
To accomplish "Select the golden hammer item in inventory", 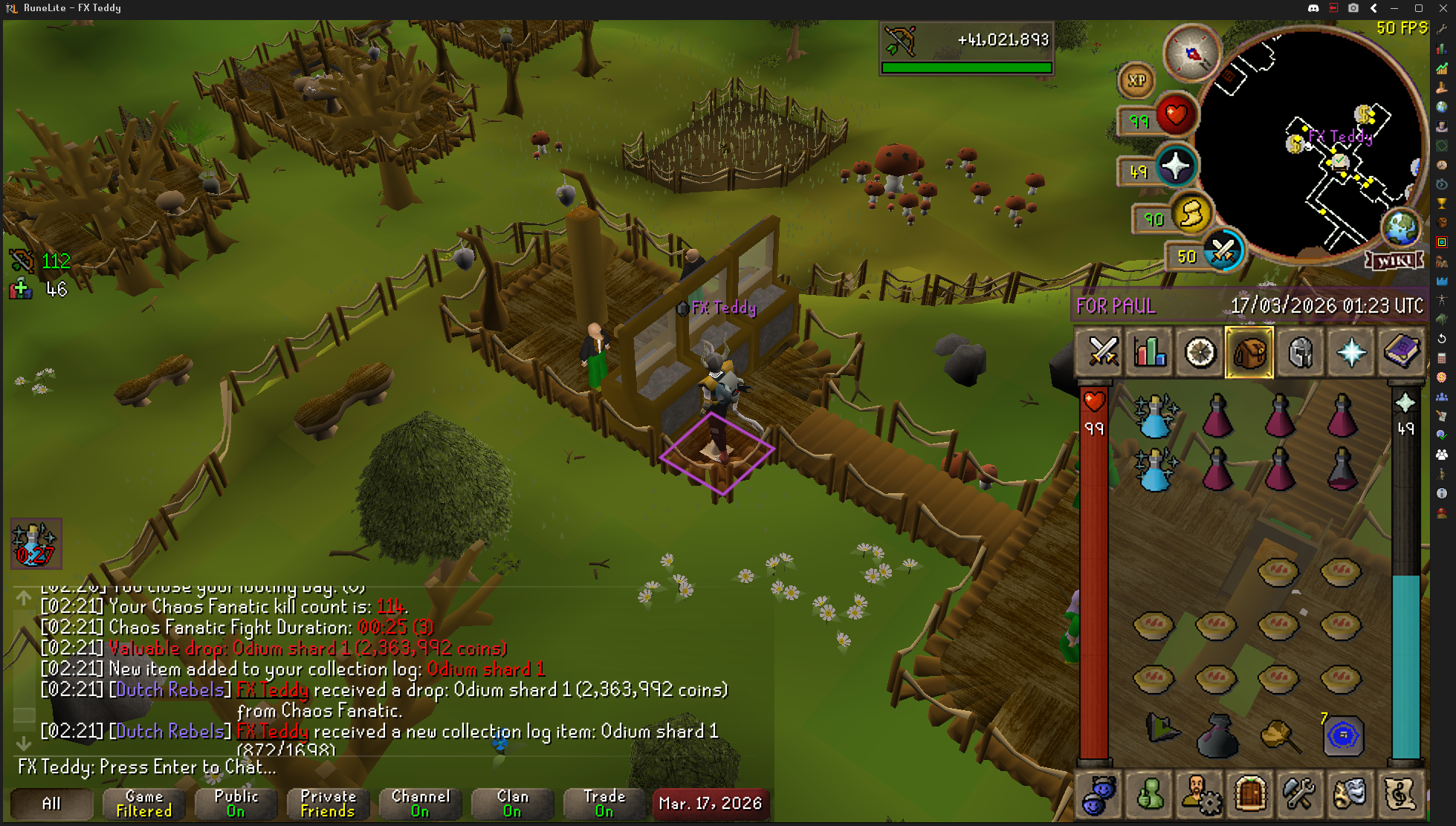I will point(1279,736).
